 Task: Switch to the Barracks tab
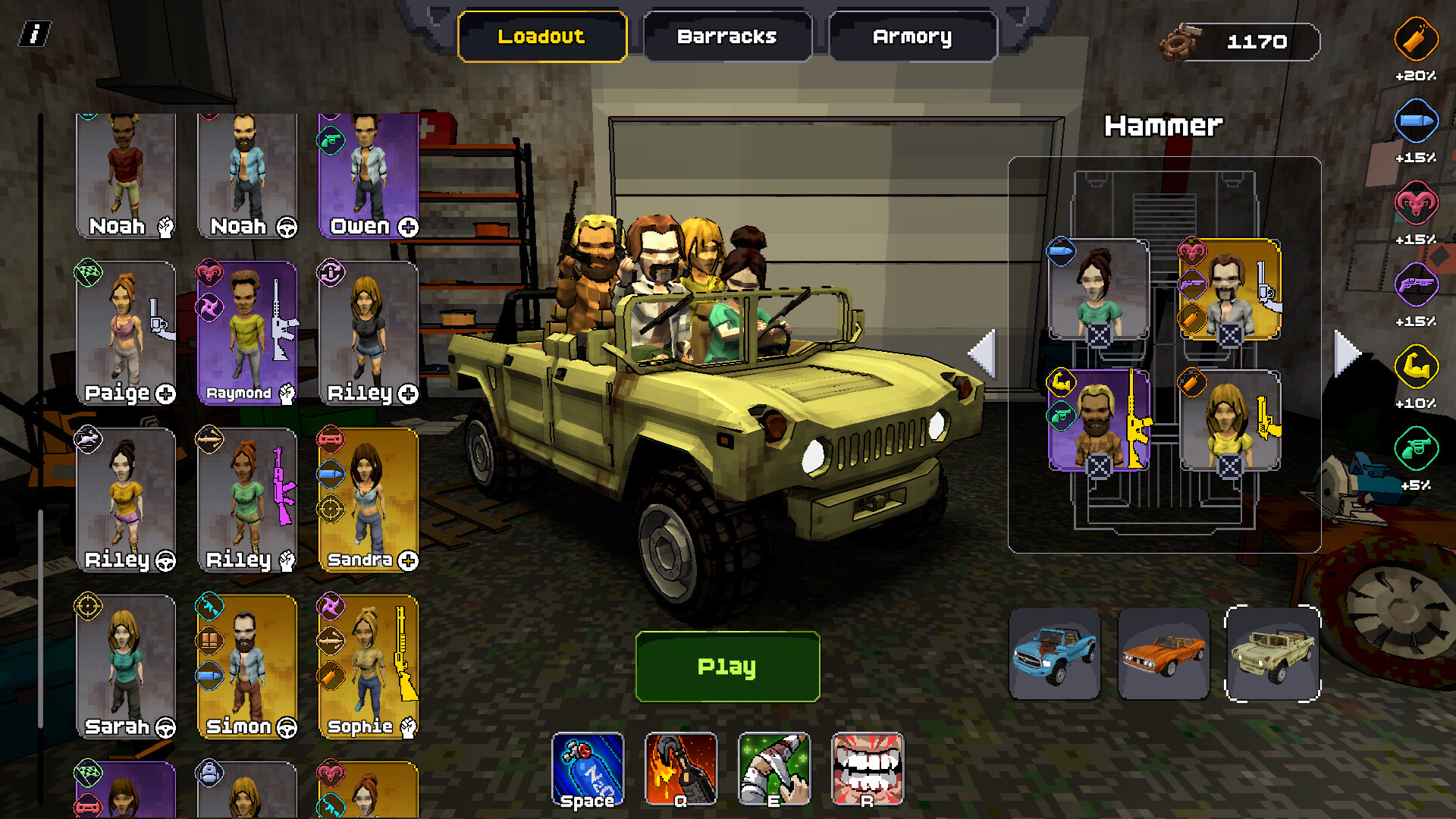click(726, 35)
